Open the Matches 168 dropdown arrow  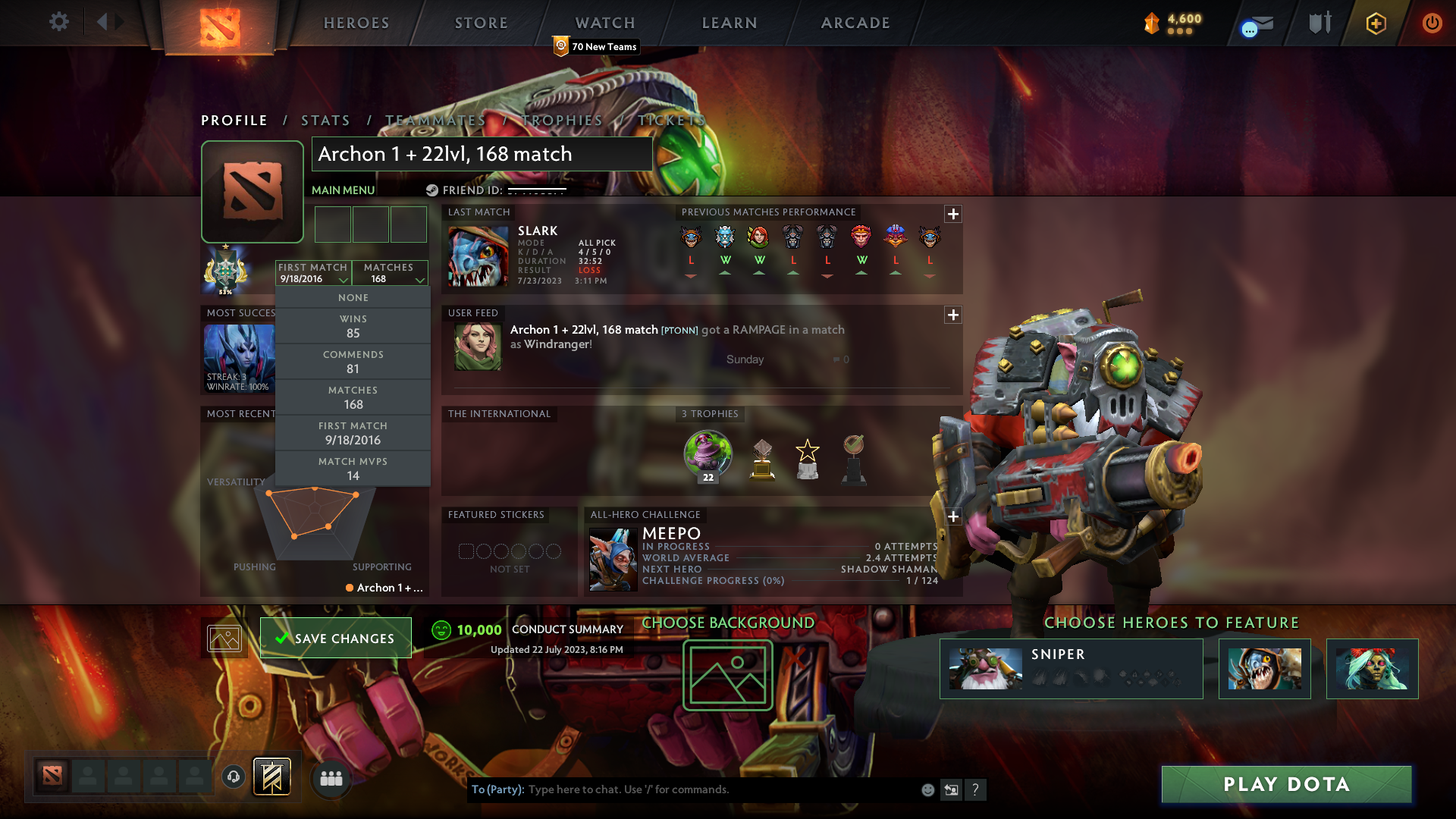(420, 280)
